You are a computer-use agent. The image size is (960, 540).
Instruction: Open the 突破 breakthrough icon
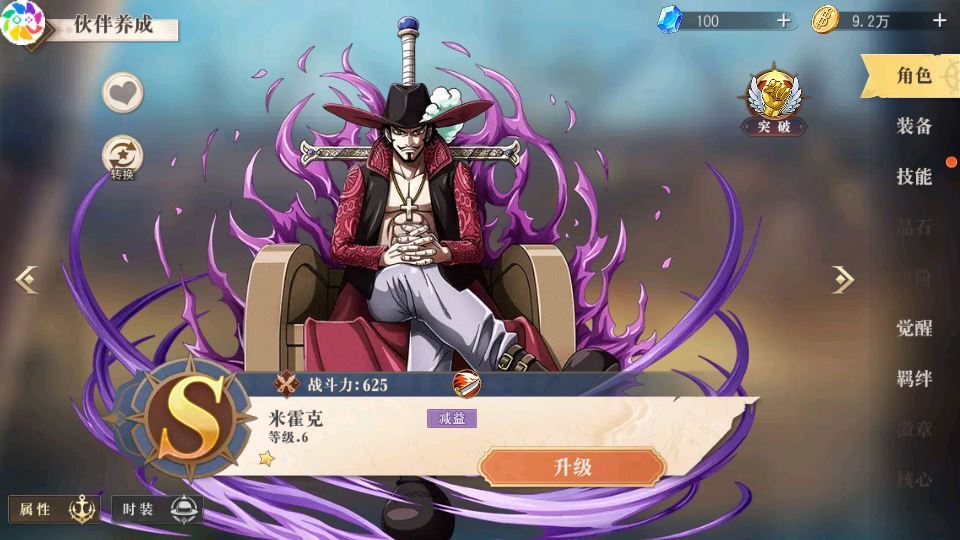(772, 102)
